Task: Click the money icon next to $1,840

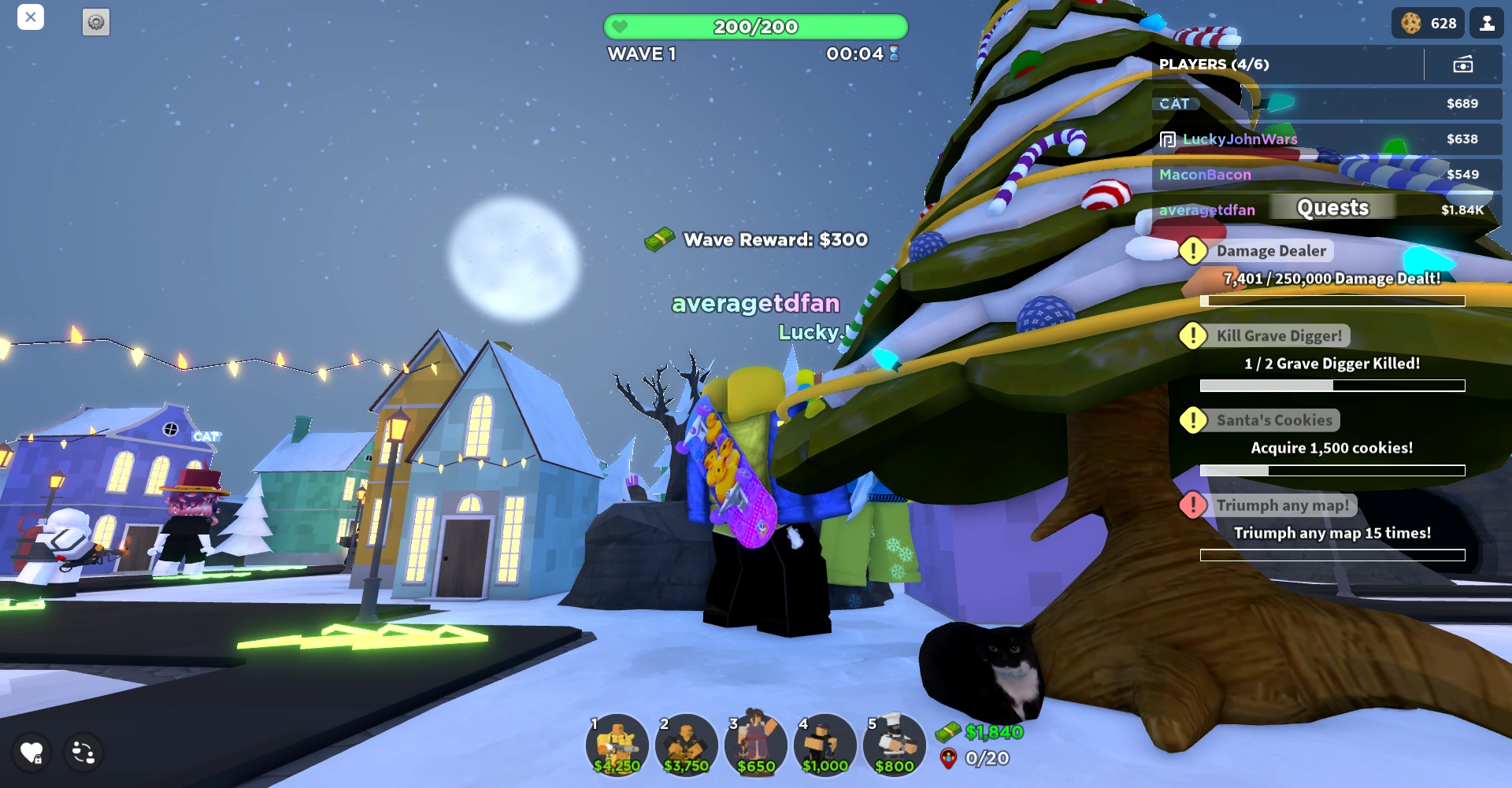Action: click(x=950, y=731)
